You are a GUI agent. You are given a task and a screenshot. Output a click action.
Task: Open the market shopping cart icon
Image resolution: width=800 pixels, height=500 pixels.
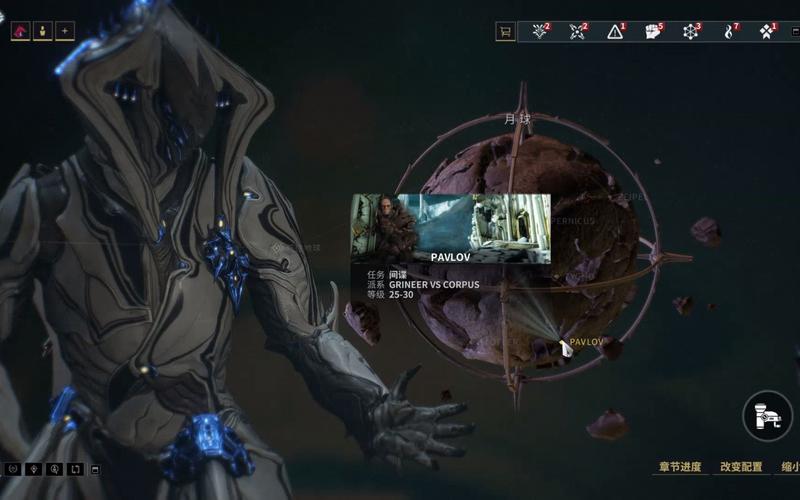[505, 31]
